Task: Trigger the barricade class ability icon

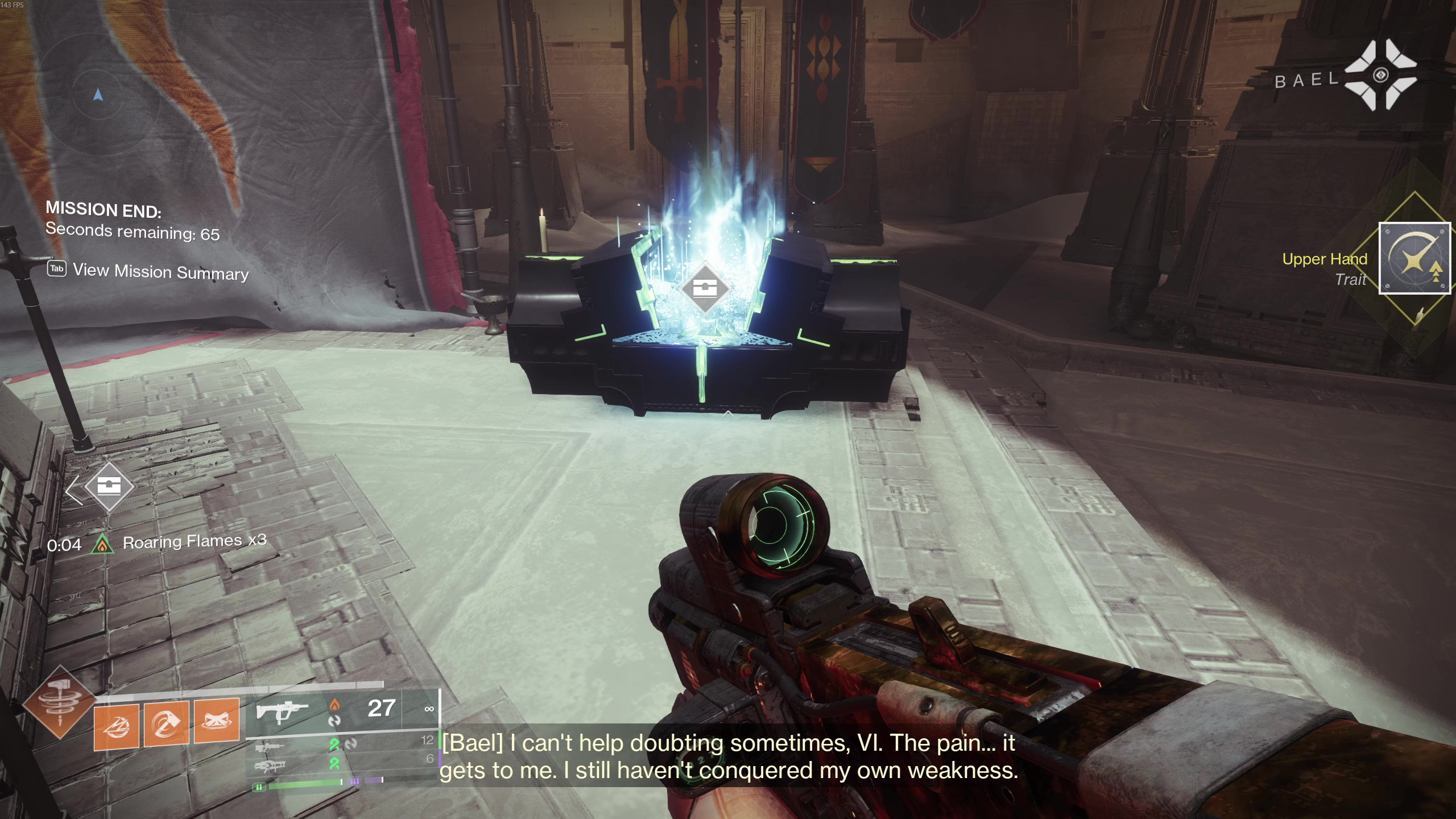Action: 217,721
